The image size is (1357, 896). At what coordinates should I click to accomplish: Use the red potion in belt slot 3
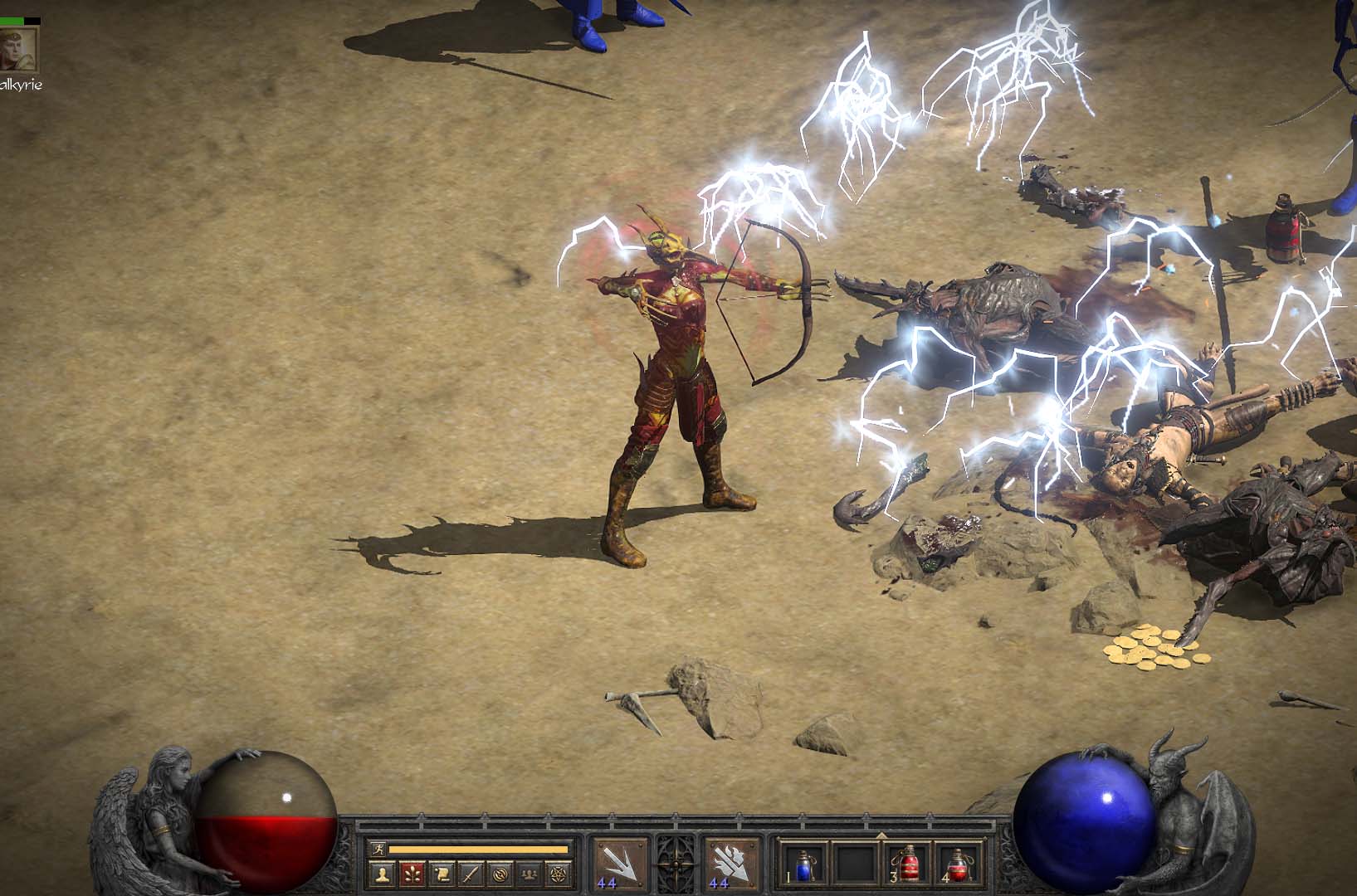point(910,864)
